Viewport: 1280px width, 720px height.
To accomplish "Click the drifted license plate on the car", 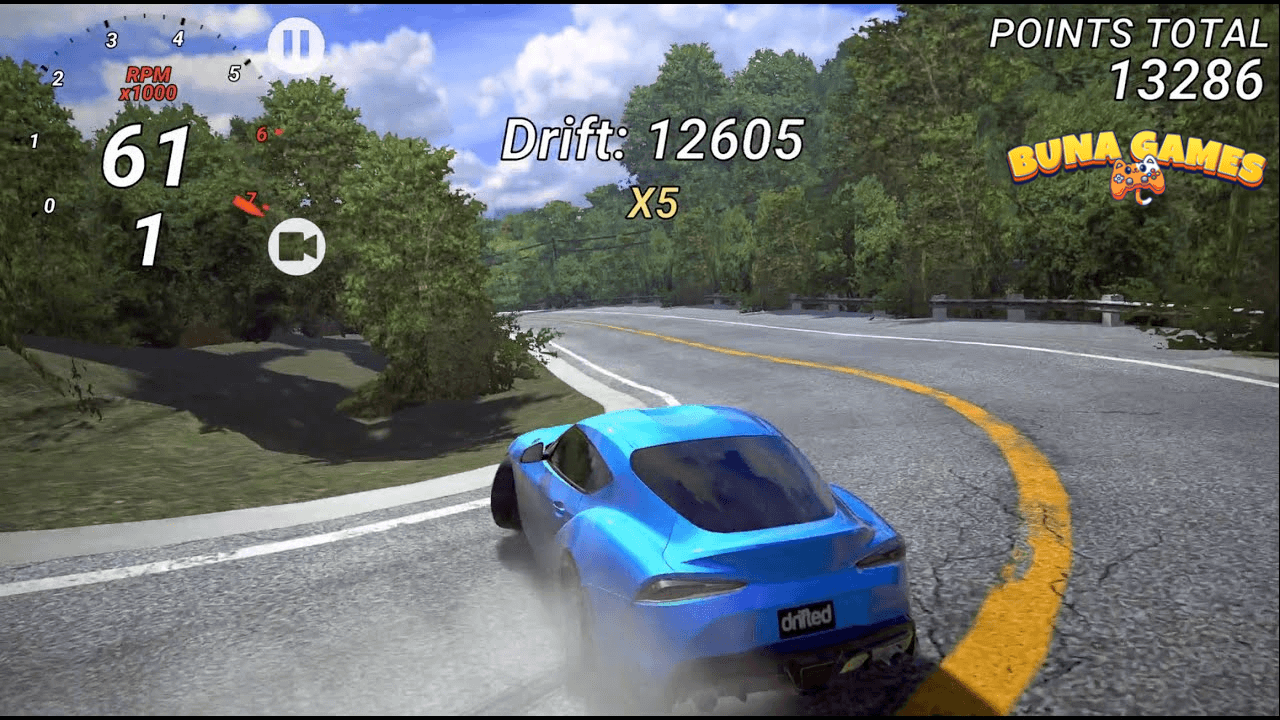I will point(804,621).
